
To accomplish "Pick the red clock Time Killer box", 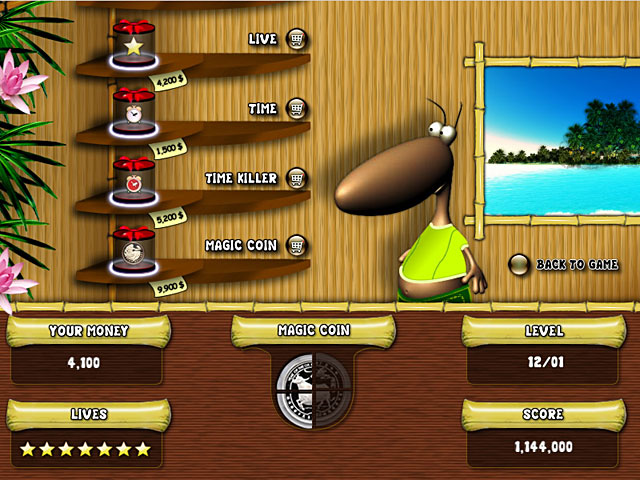I will pyautogui.click(x=132, y=177).
